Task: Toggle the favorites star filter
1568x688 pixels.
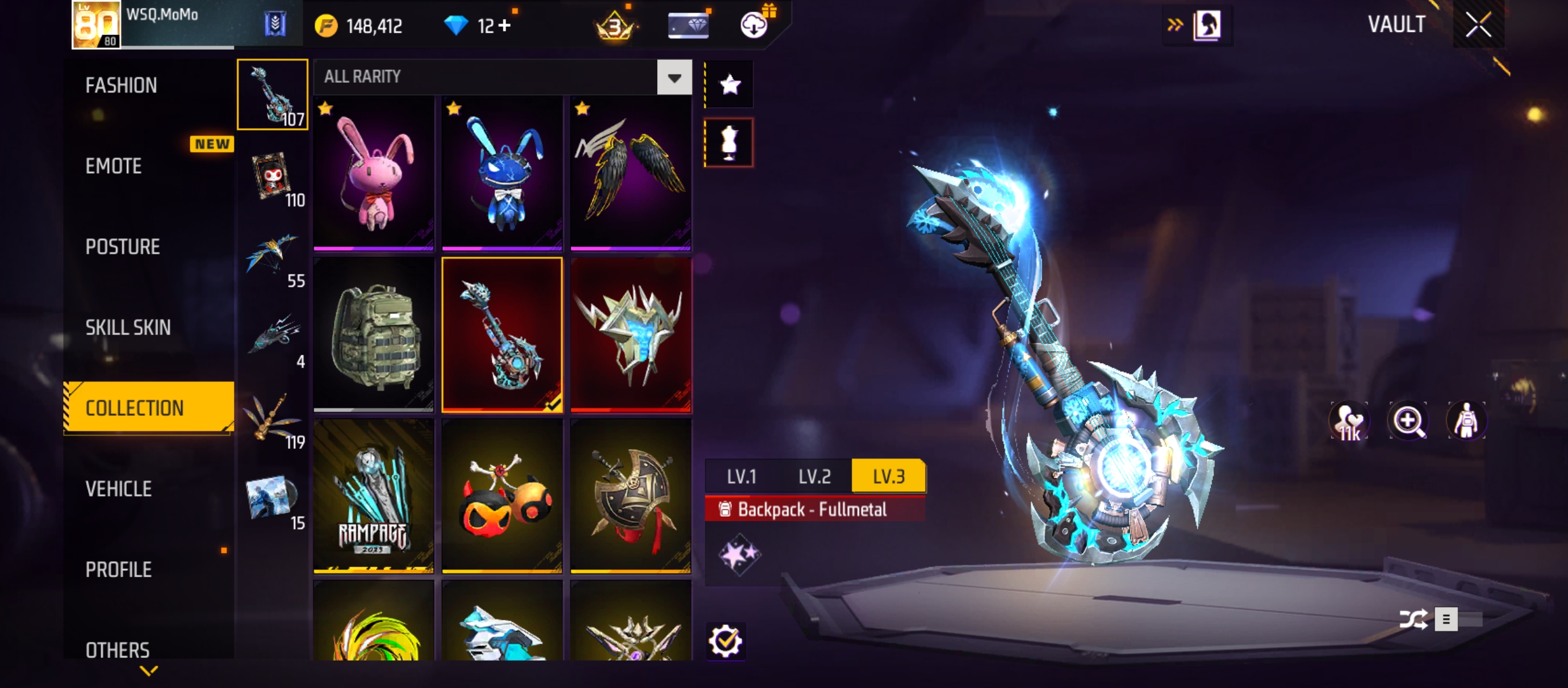Action: click(729, 85)
